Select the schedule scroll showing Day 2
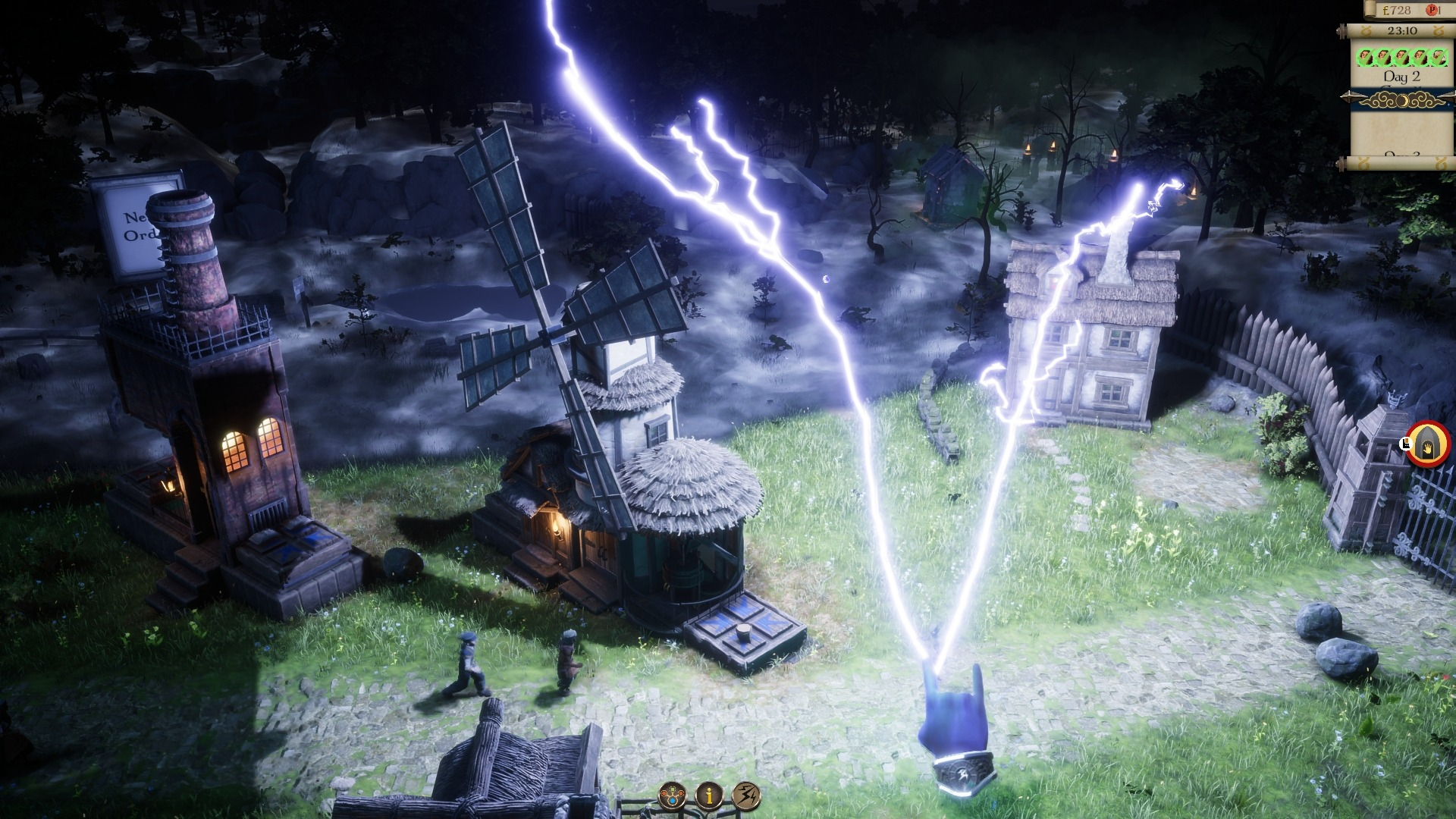This screenshot has width=1456, height=819. point(1401,76)
